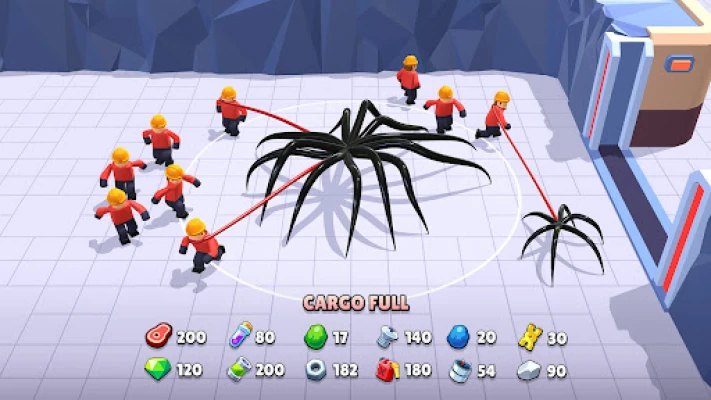711x400 pixels.
Task: Select the hex nut cargo item
Action: pos(315,370)
